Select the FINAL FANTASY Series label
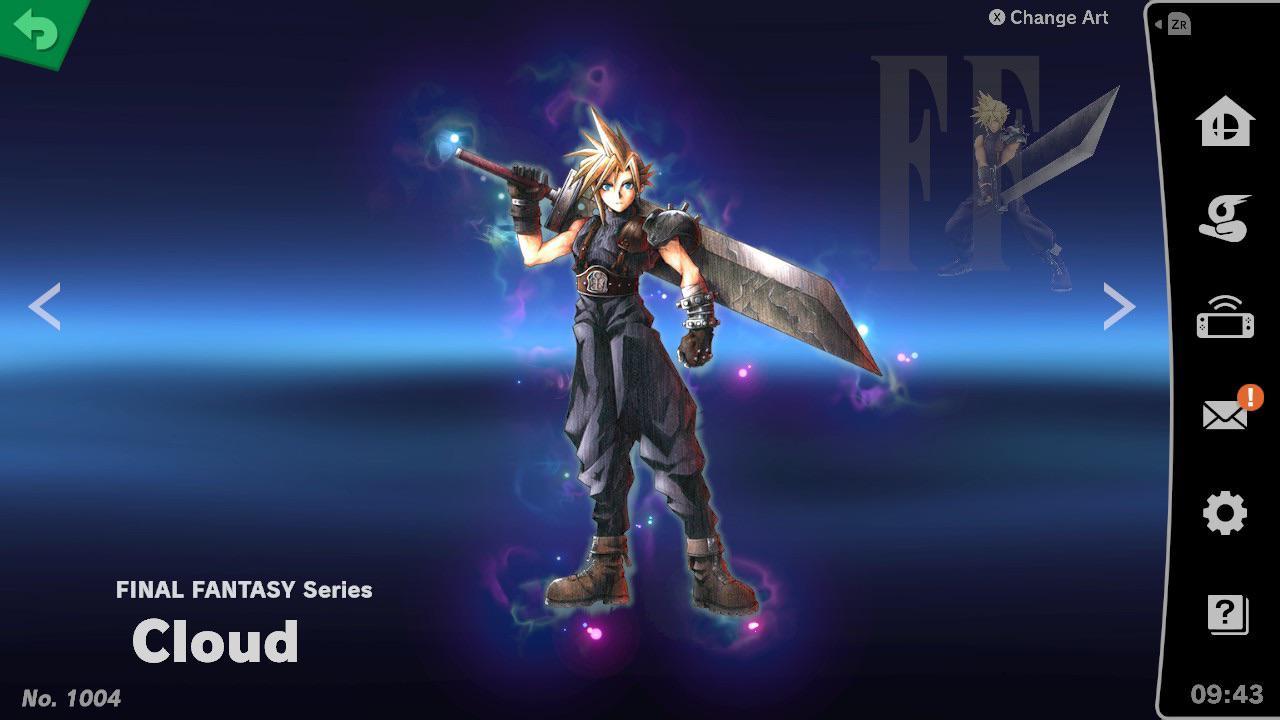 click(x=243, y=590)
